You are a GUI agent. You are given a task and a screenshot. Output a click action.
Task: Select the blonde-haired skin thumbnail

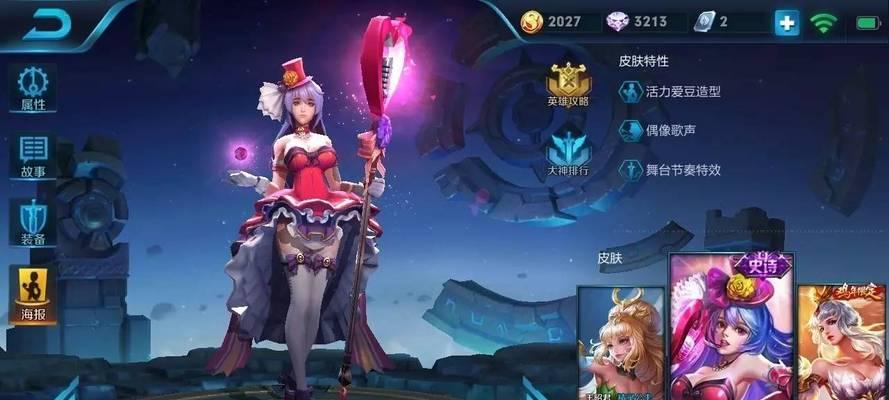pyautogui.click(x=620, y=342)
